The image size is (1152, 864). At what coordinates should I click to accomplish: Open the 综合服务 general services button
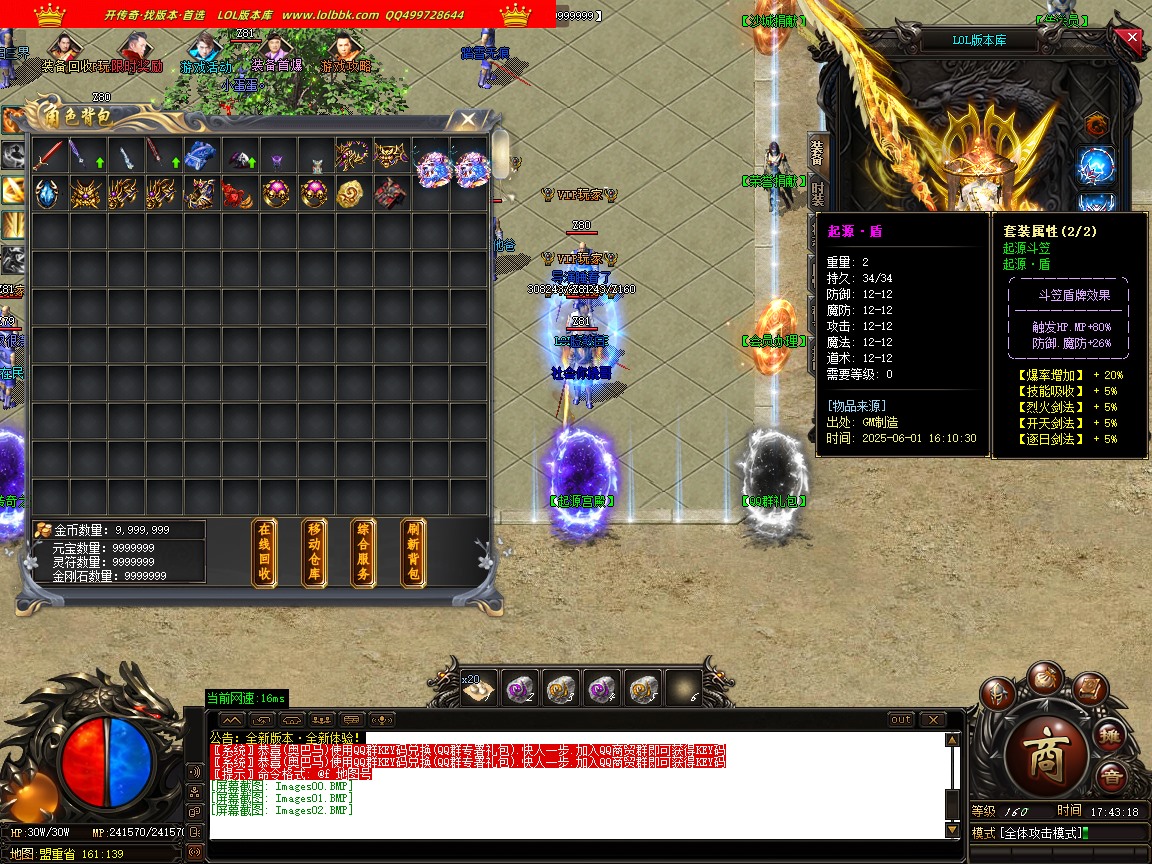pos(364,552)
